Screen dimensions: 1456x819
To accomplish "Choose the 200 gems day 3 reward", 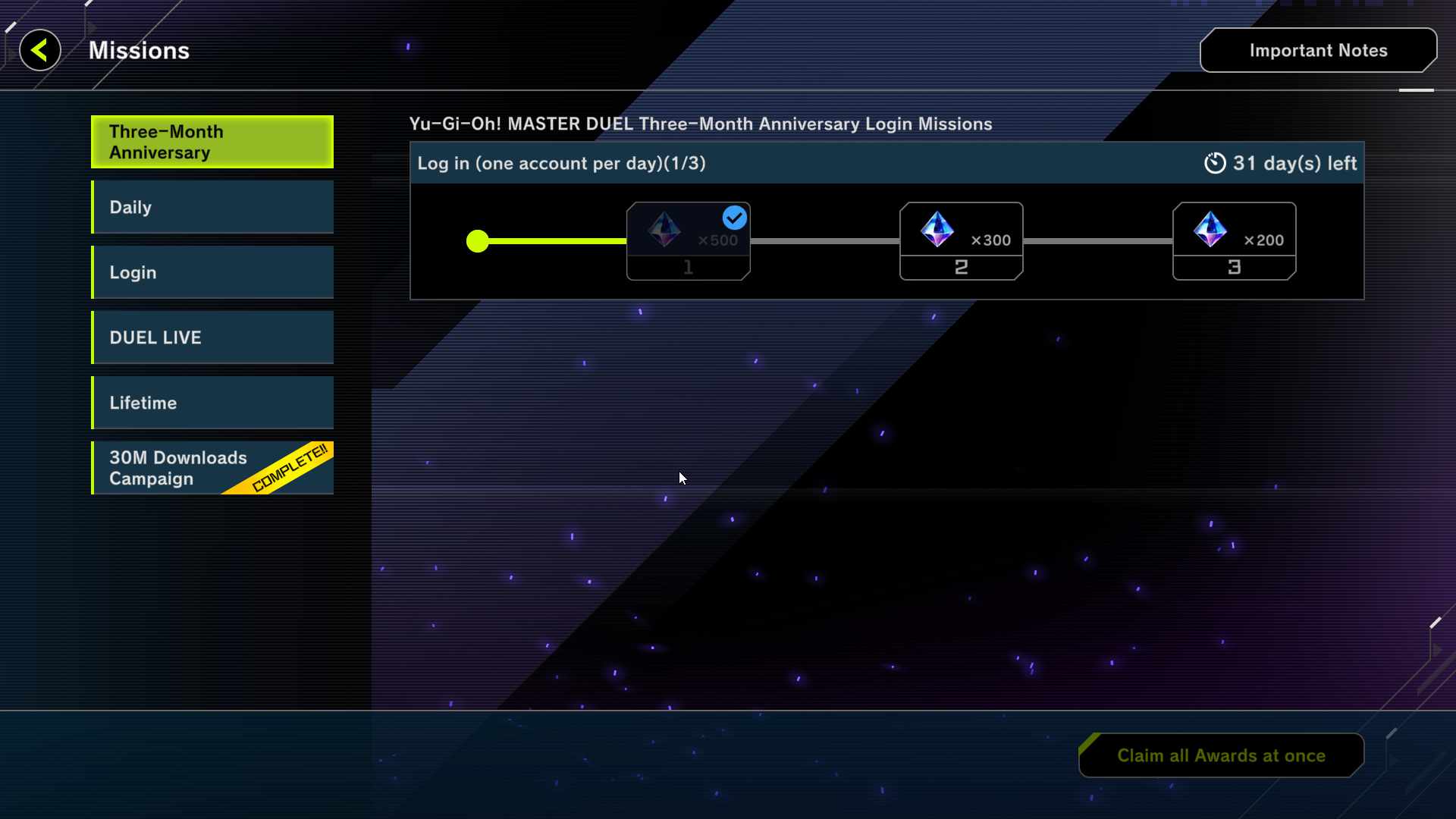I will pyautogui.click(x=1234, y=240).
